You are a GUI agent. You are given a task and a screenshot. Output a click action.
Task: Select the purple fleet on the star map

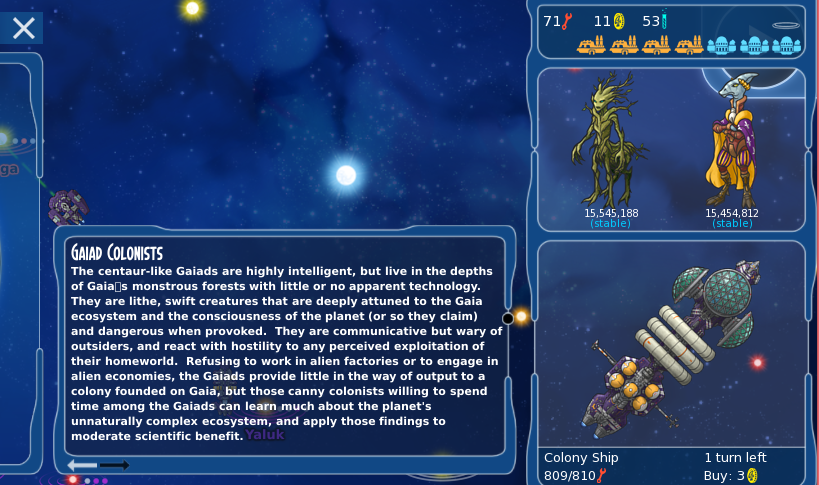68,206
